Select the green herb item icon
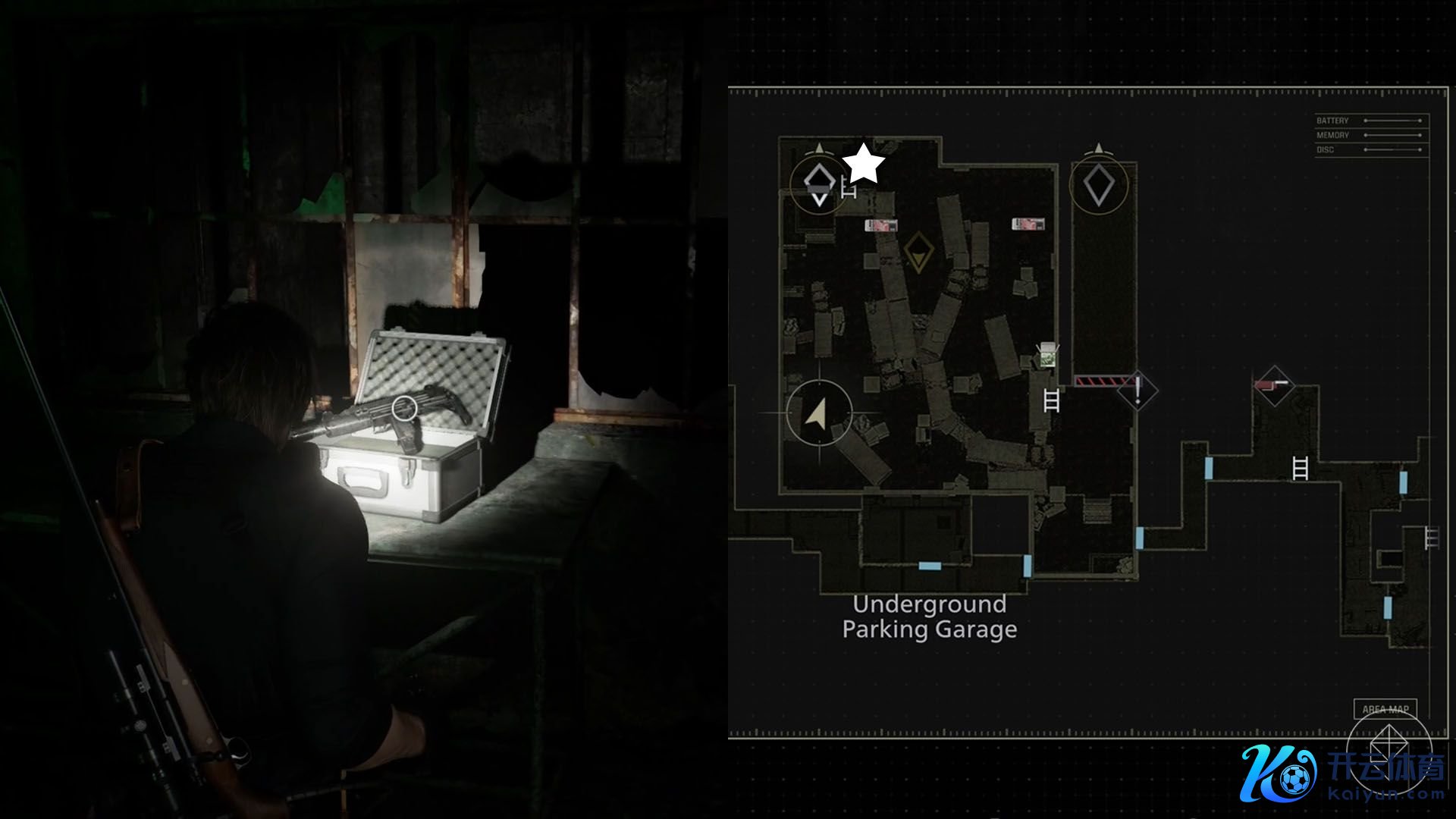 (x=1047, y=354)
